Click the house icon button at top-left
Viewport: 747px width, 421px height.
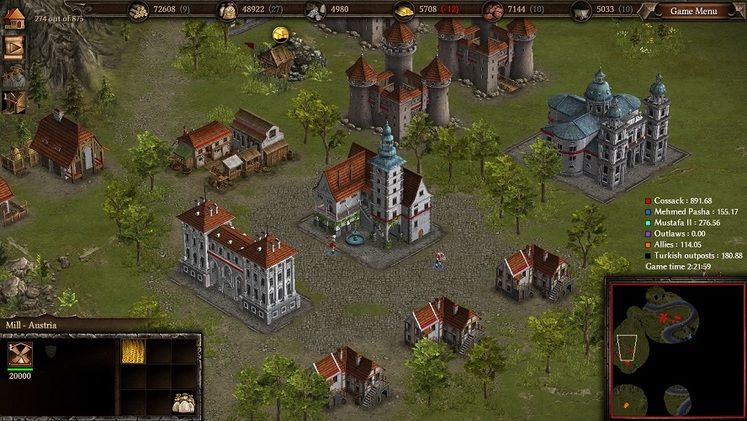(14, 19)
